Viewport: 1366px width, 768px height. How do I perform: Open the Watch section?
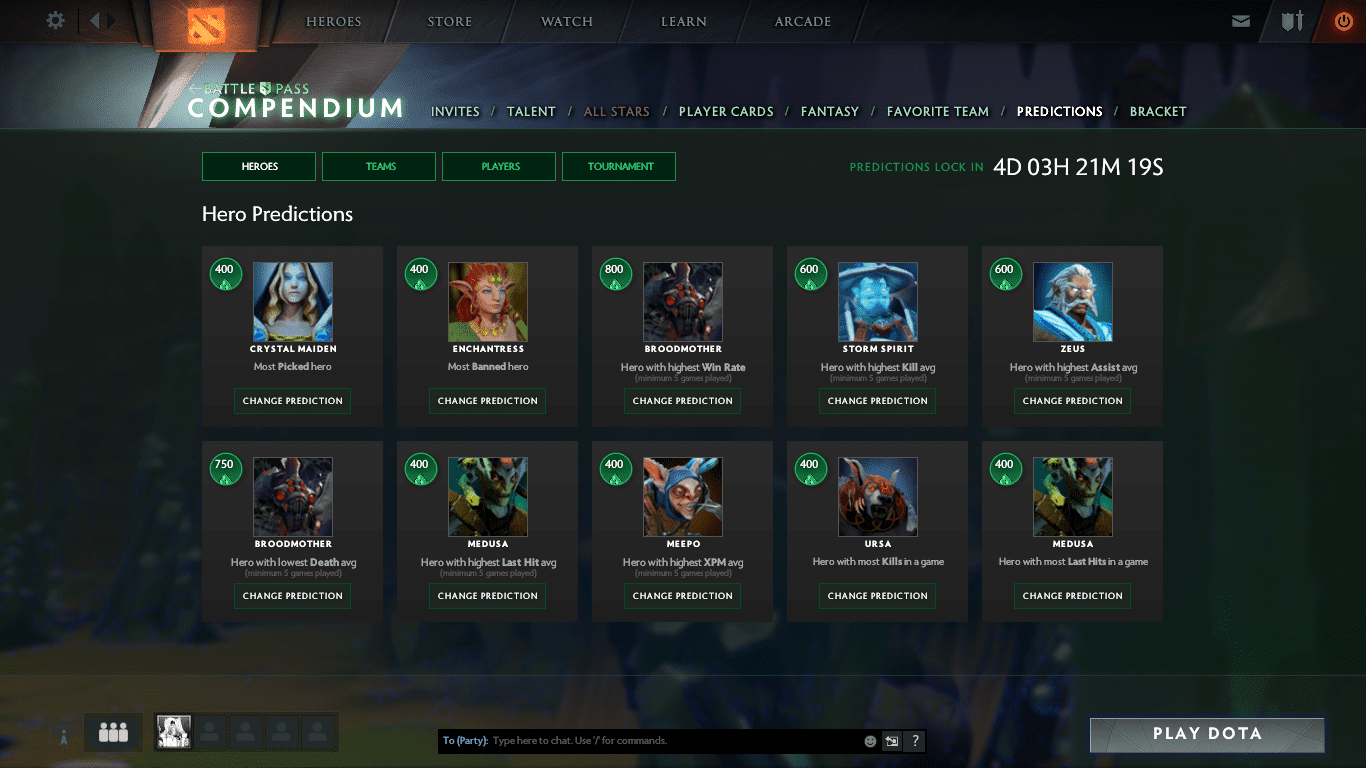567,22
